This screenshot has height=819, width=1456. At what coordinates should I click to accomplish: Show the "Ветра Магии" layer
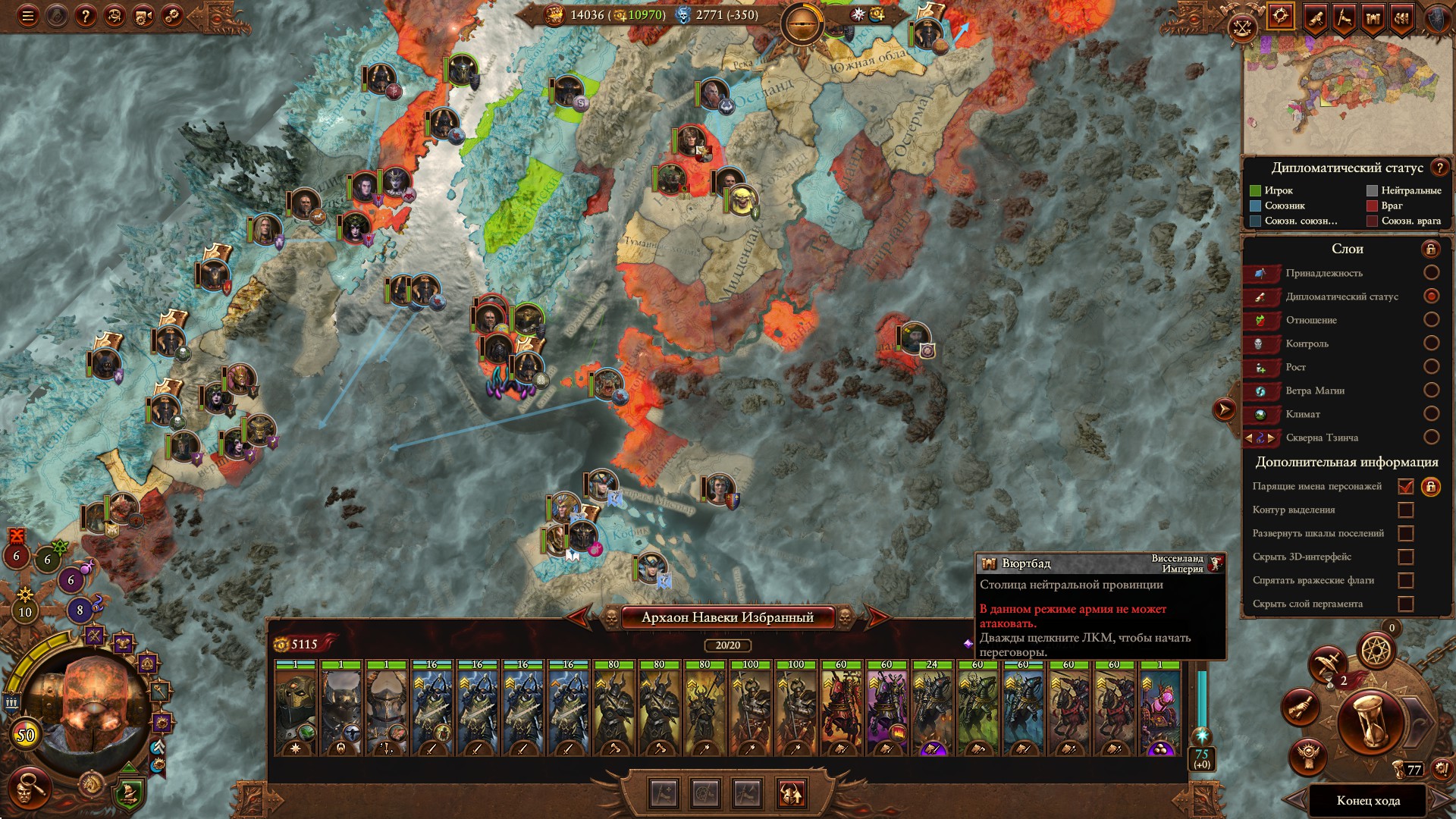click(1431, 390)
